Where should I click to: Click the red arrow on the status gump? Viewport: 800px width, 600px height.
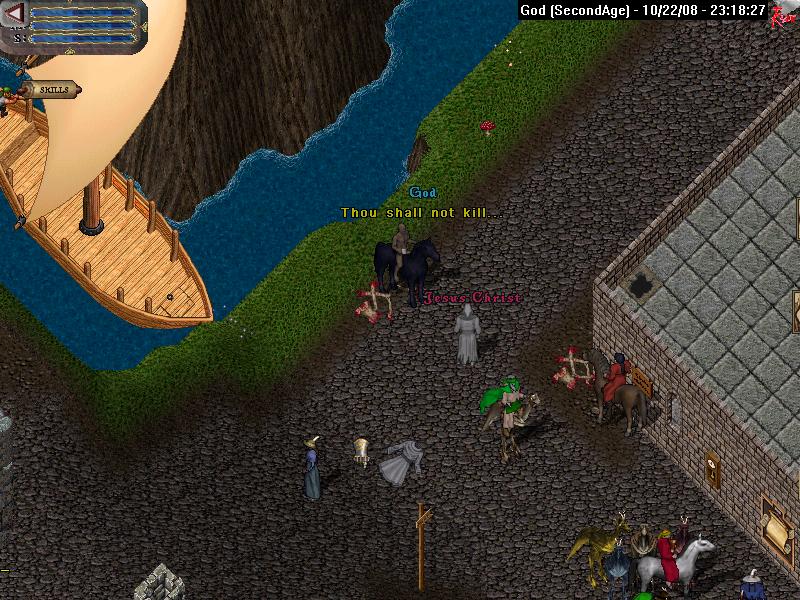point(15,13)
